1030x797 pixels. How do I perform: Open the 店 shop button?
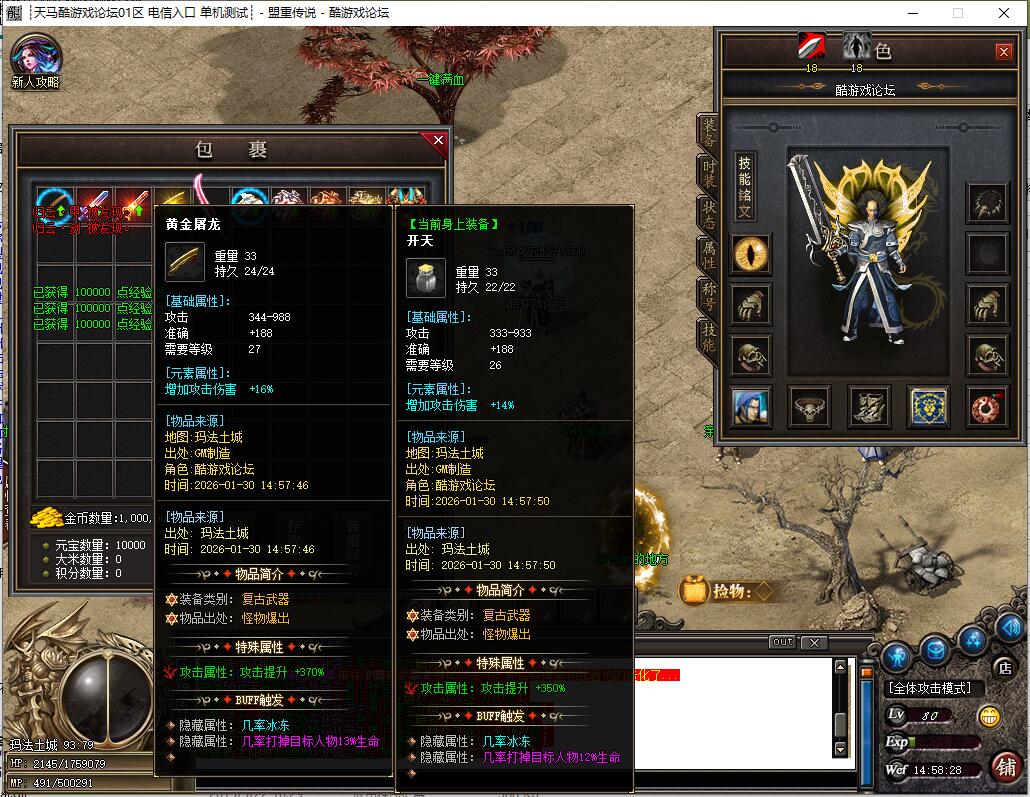coord(1004,667)
